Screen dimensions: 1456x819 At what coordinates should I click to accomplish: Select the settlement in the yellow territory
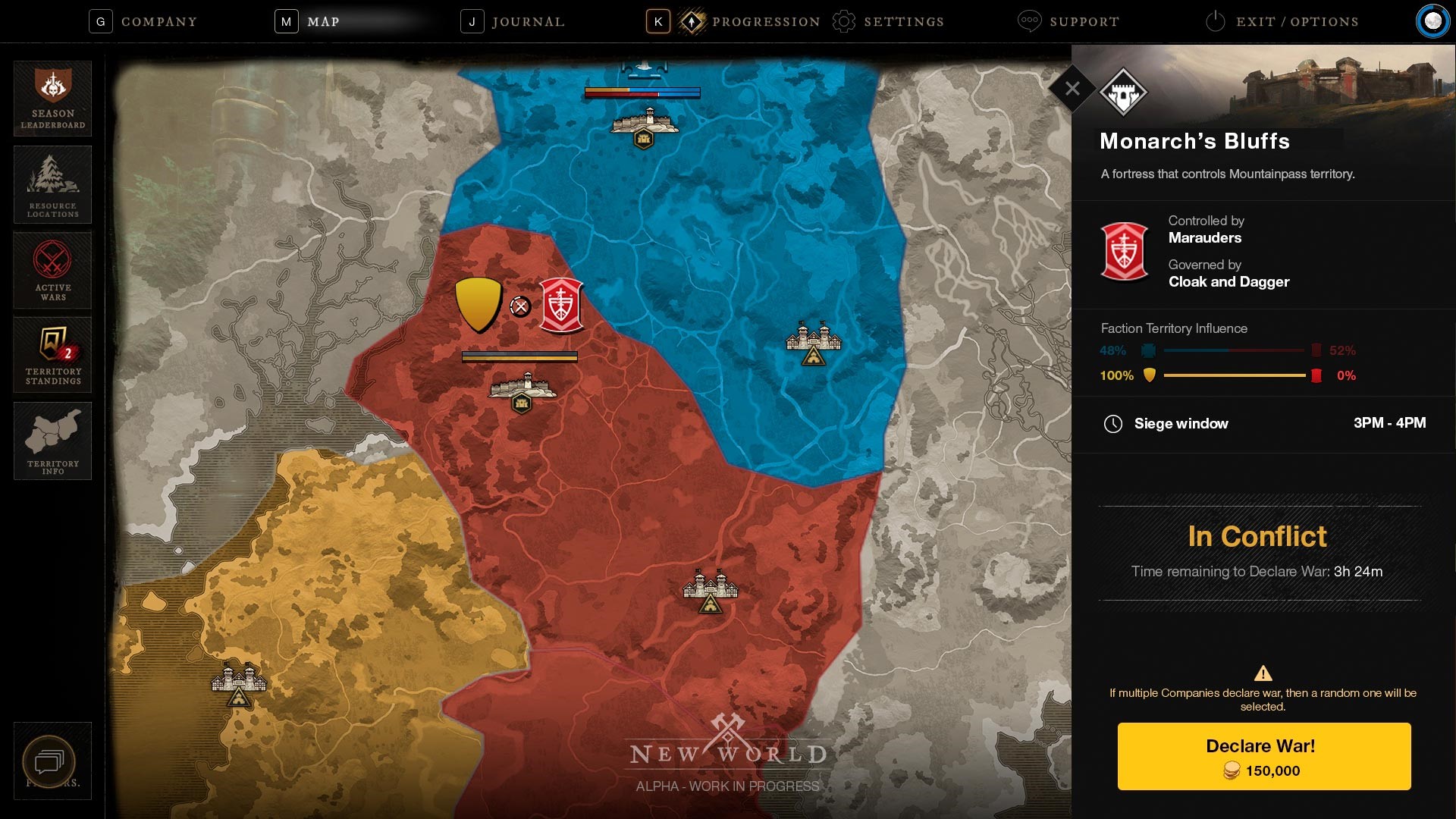[239, 683]
